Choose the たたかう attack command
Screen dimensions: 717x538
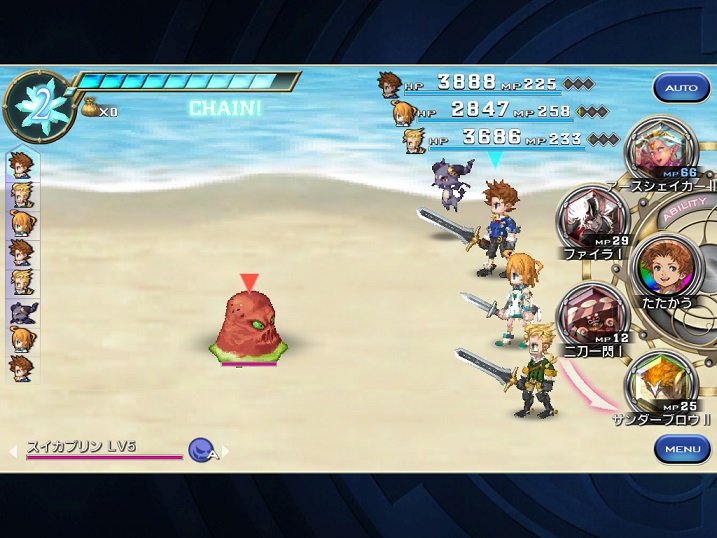664,265
